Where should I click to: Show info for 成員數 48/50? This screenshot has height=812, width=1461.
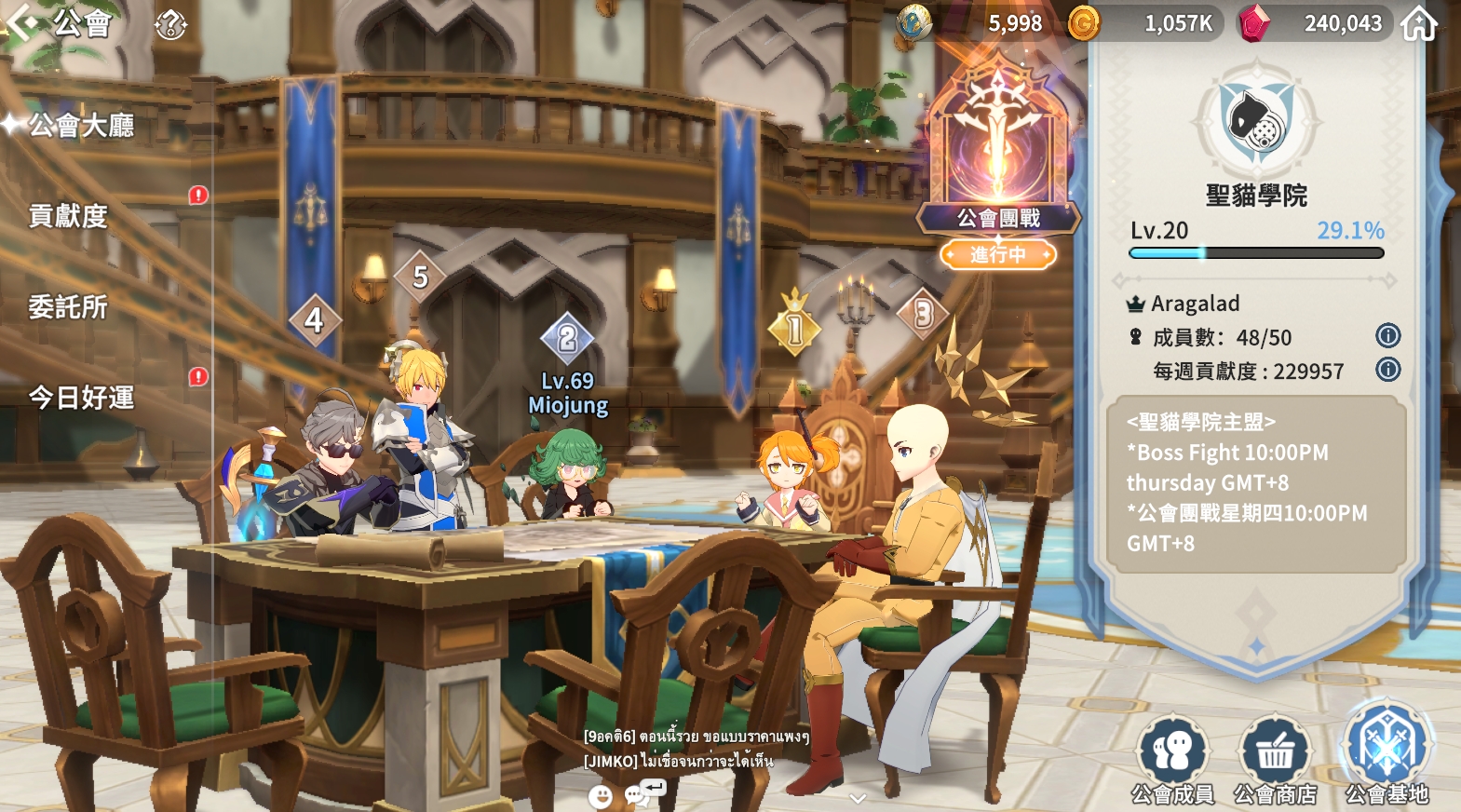(x=1387, y=336)
